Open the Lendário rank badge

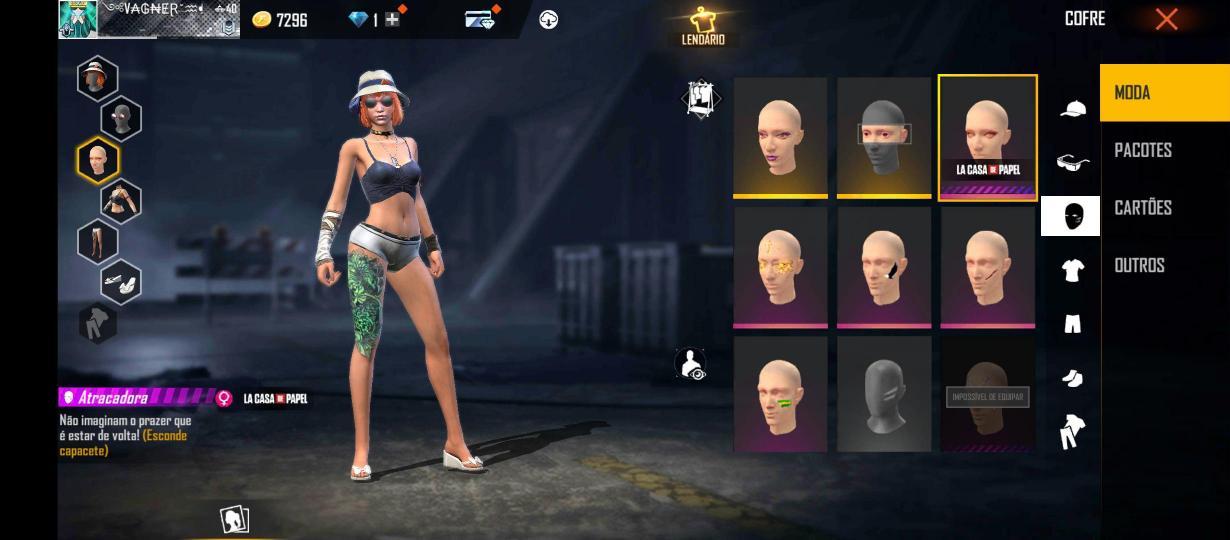[704, 26]
